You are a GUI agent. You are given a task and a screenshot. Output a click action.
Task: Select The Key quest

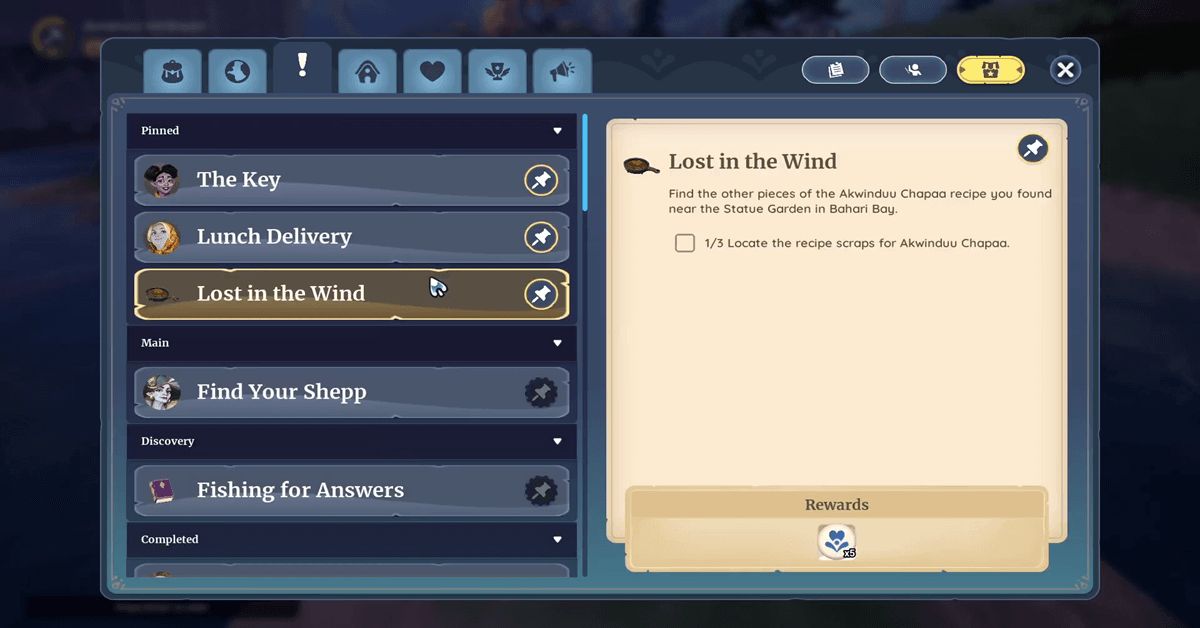tap(330, 180)
